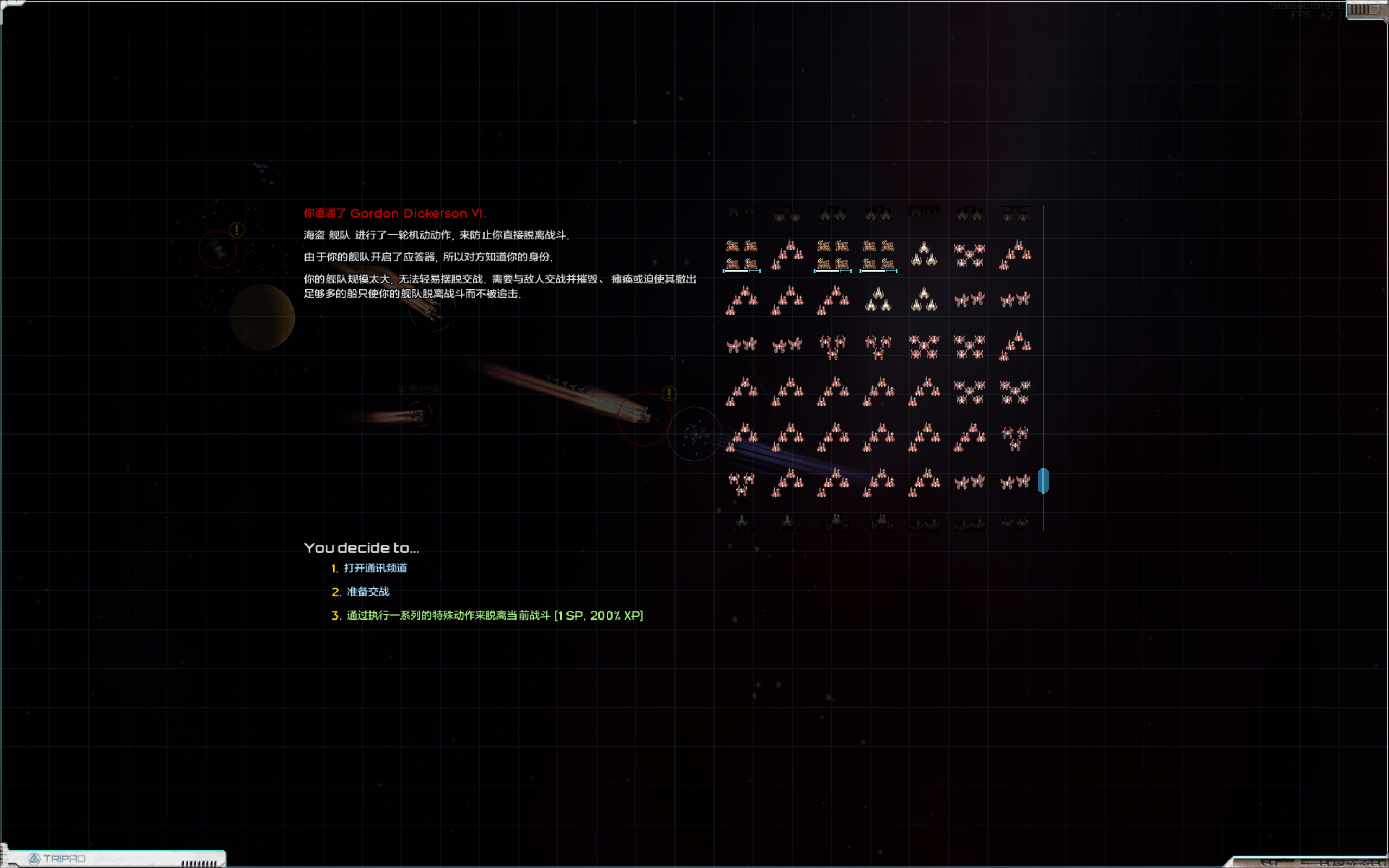
Task: Select the pirate fleet with glowing engine trail
Action: (x=643, y=416)
